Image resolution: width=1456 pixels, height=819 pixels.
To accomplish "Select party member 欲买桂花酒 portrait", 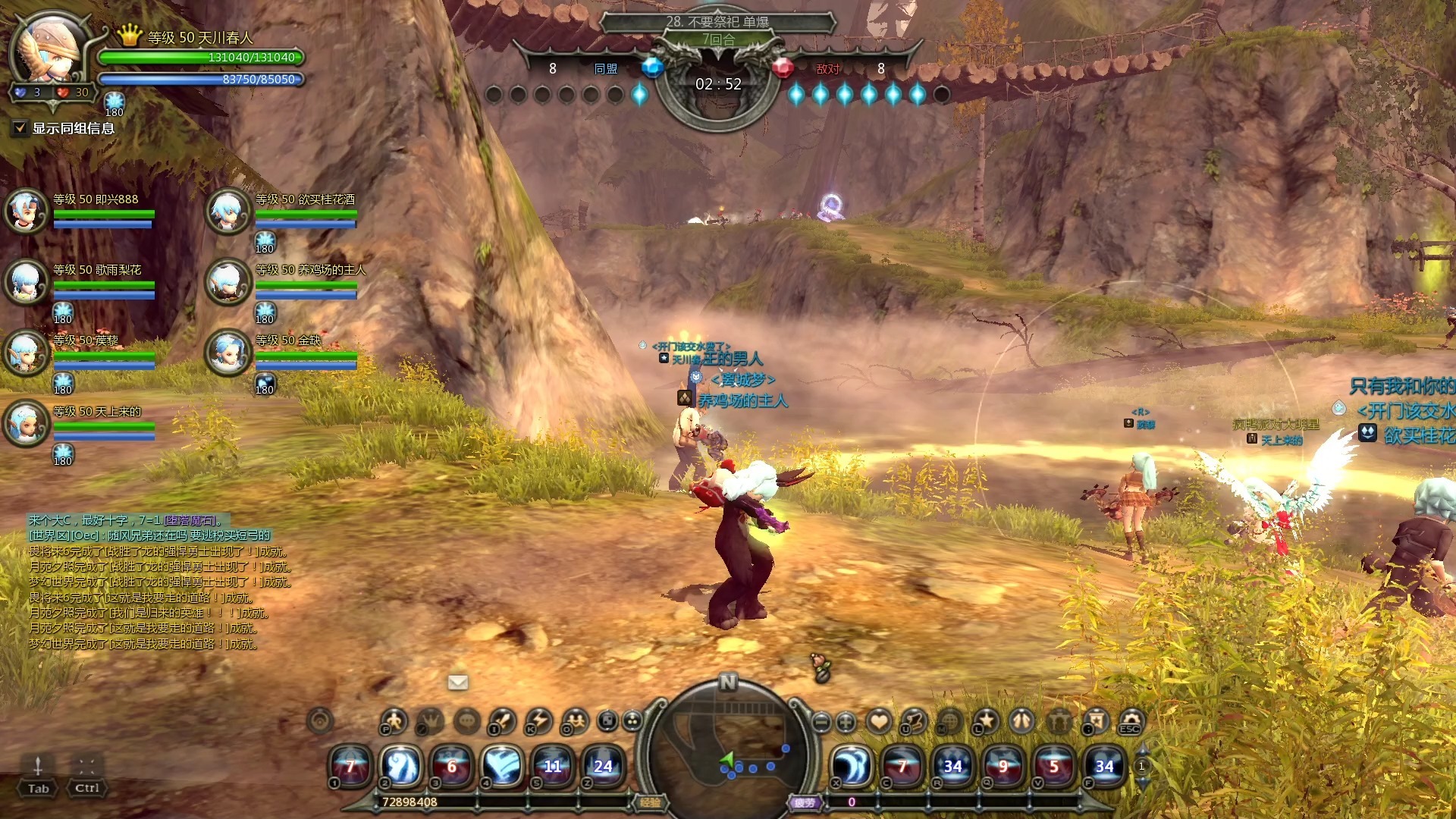I will [x=228, y=210].
